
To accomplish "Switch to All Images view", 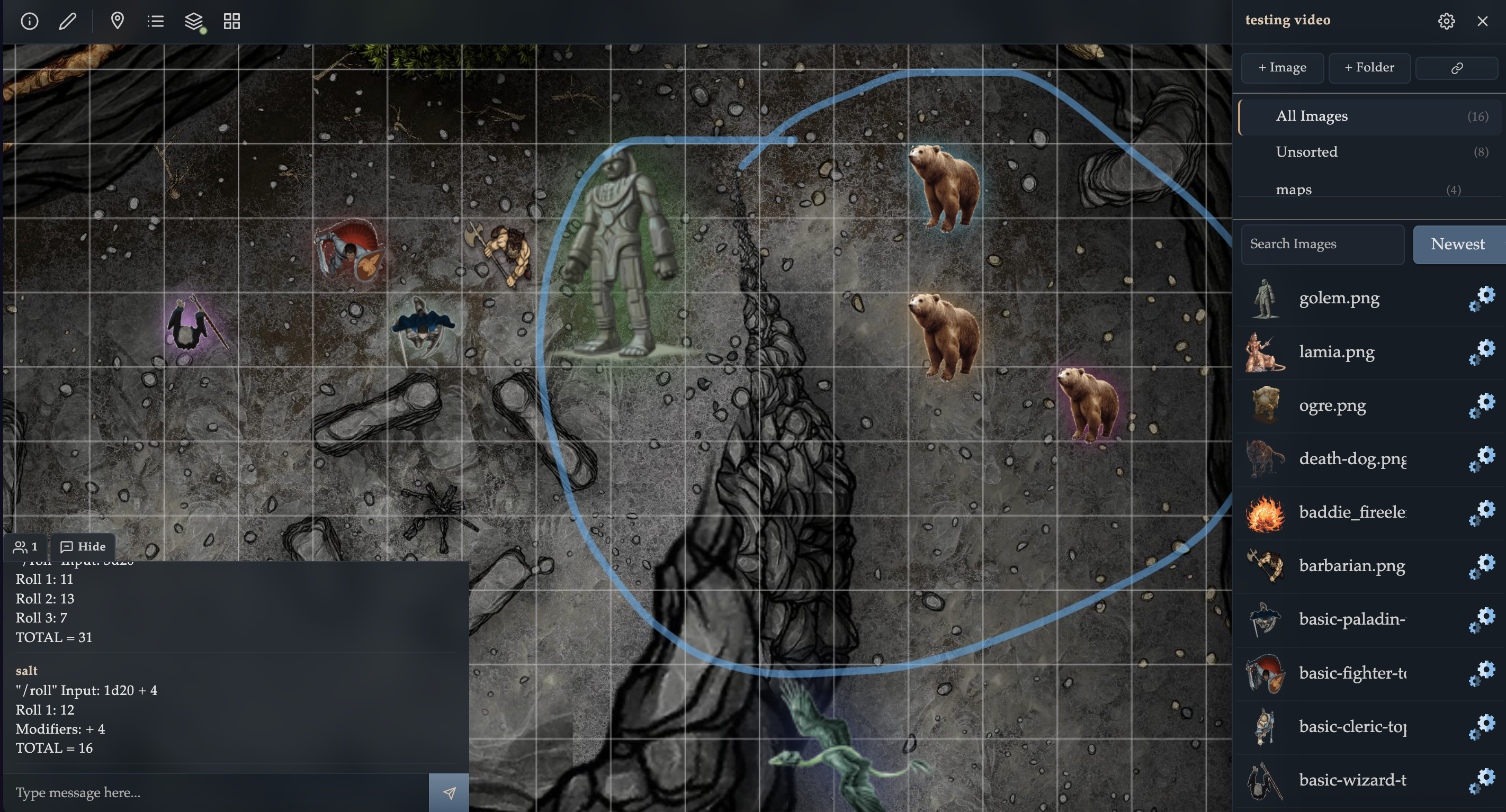I will coord(1312,116).
